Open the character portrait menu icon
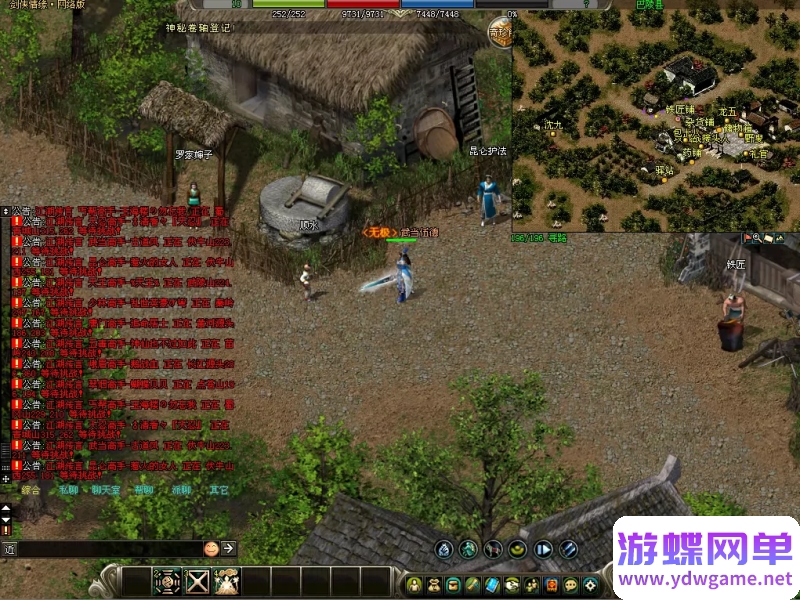800x600 pixels. (x=416, y=583)
